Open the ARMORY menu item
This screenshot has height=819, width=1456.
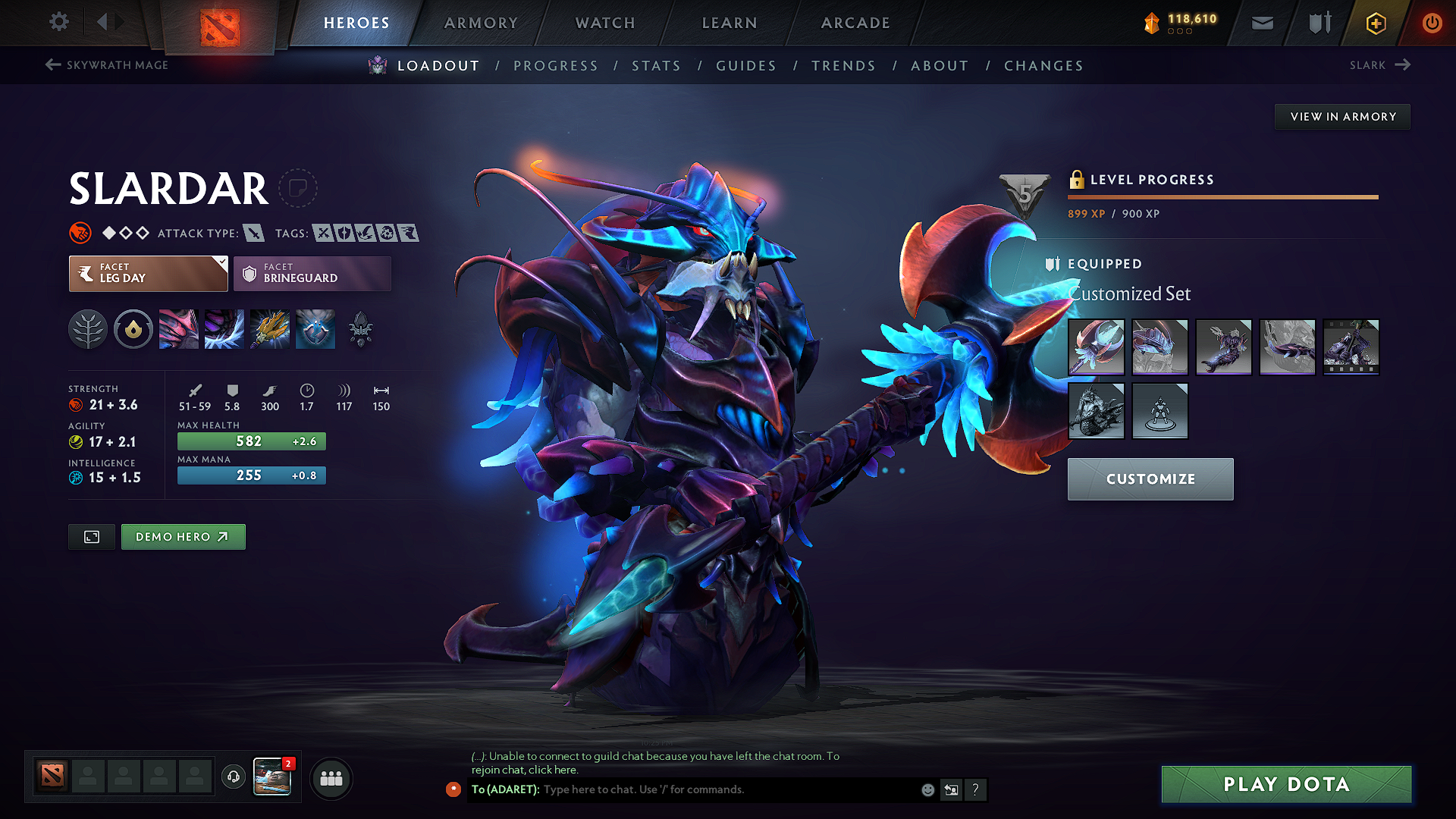click(x=481, y=23)
